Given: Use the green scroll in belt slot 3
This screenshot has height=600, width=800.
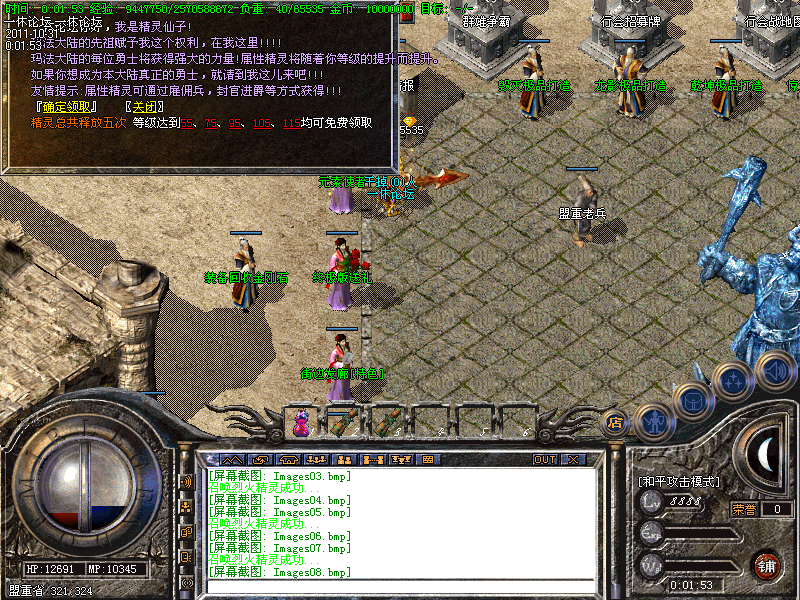Looking at the screenshot, I should pos(386,424).
